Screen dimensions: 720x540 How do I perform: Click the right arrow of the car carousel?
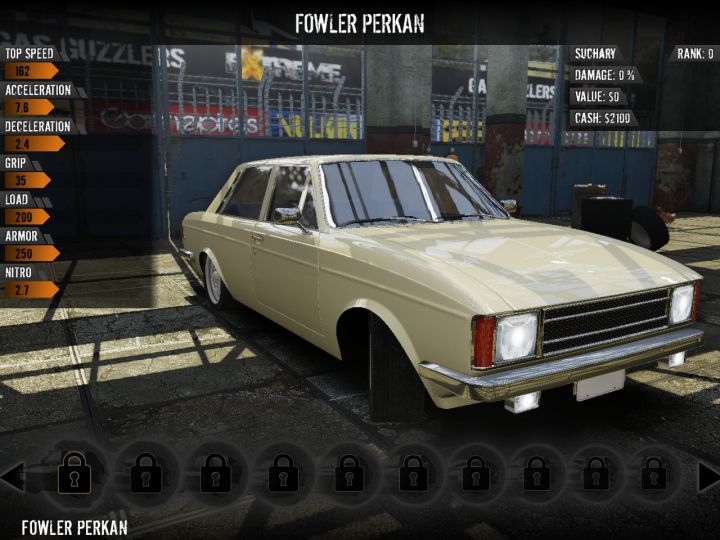pos(708,477)
